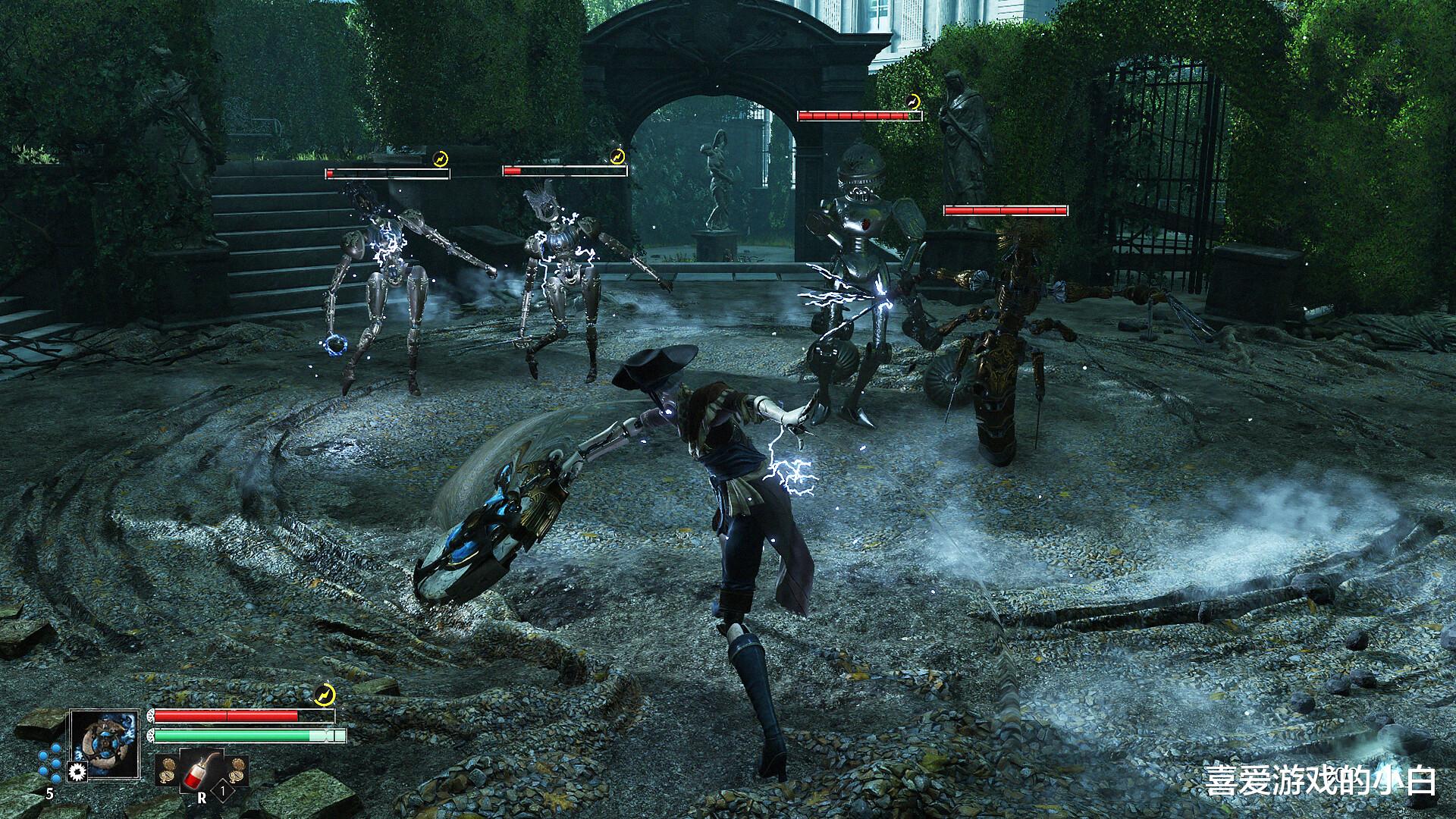This screenshot has height=819, width=1456.
Task: Click the lightning status icon above player health
Action: pyautogui.click(x=324, y=695)
